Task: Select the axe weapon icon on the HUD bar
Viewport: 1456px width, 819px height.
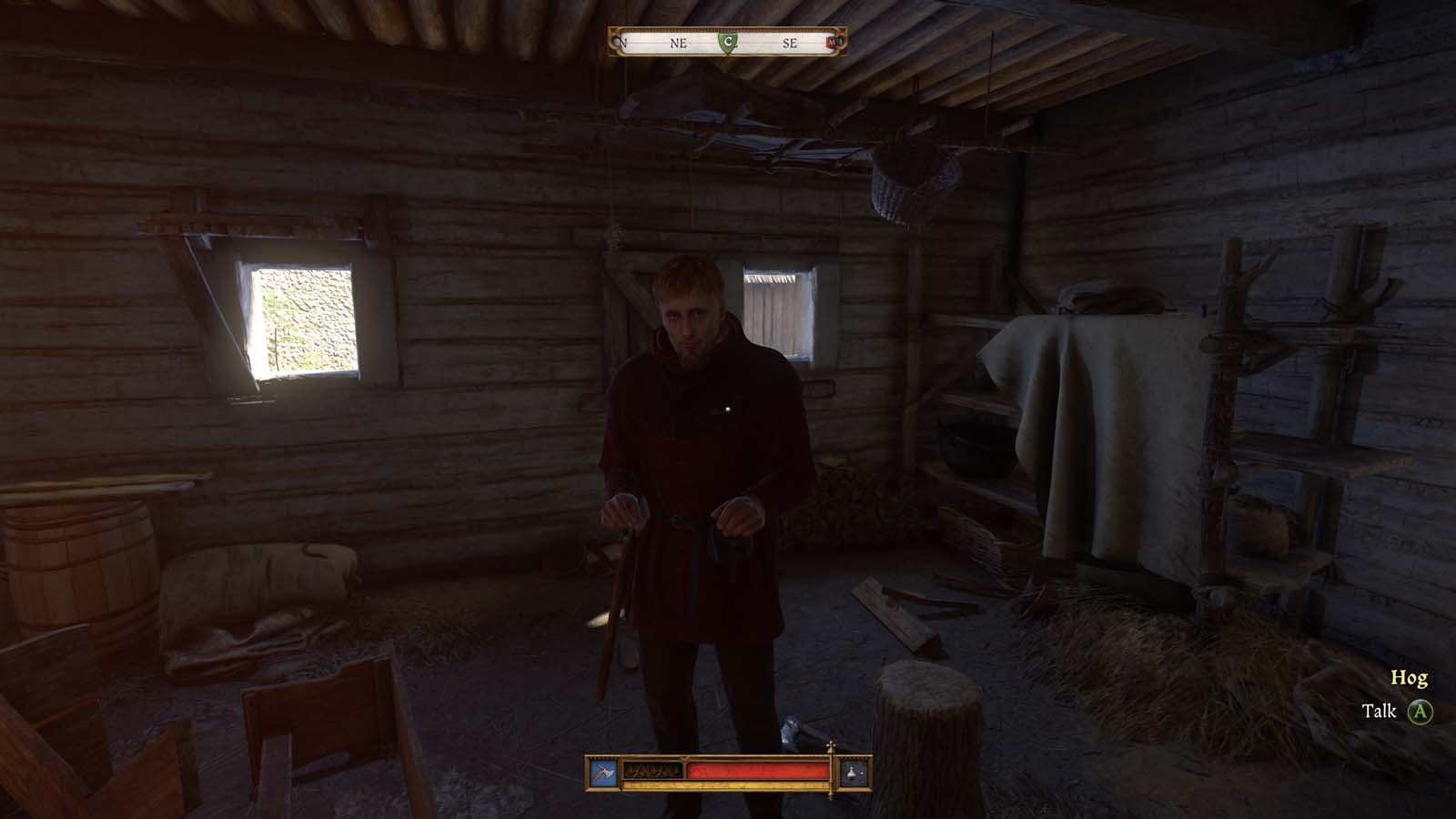Action: click(x=605, y=772)
